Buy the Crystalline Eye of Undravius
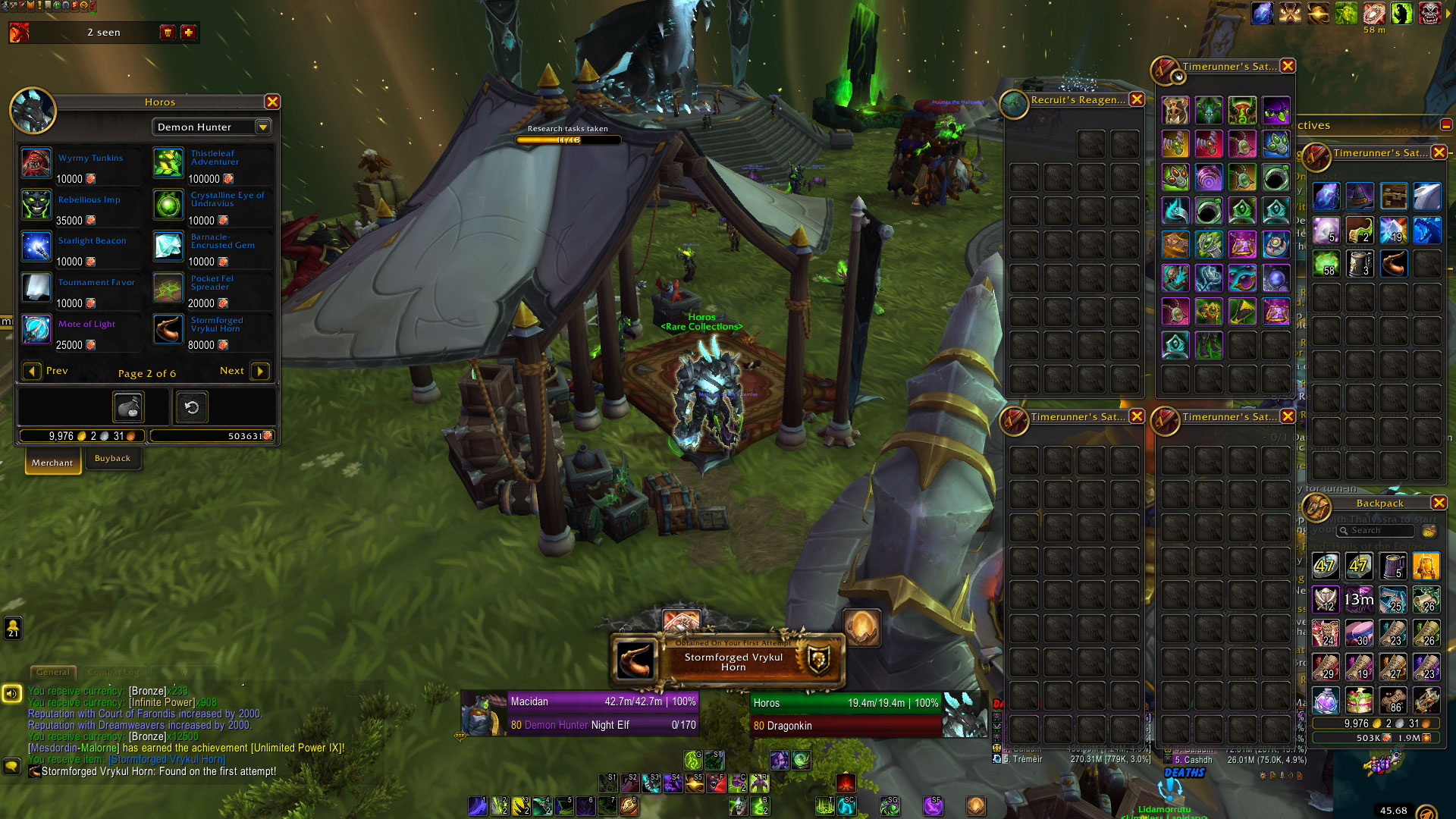This screenshot has width=1456, height=819. 168,205
